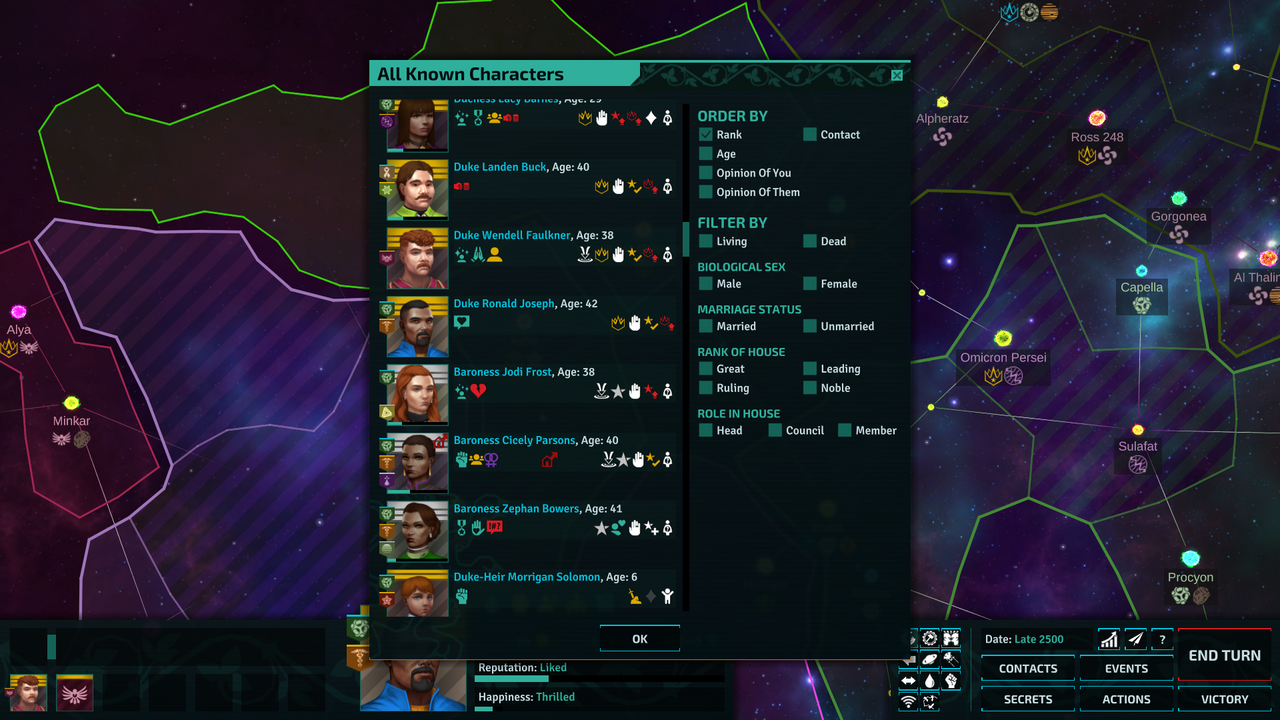Screen dimensions: 1280x720
Task: Open the statistics graph icon beside the date
Action: (x=1108, y=638)
